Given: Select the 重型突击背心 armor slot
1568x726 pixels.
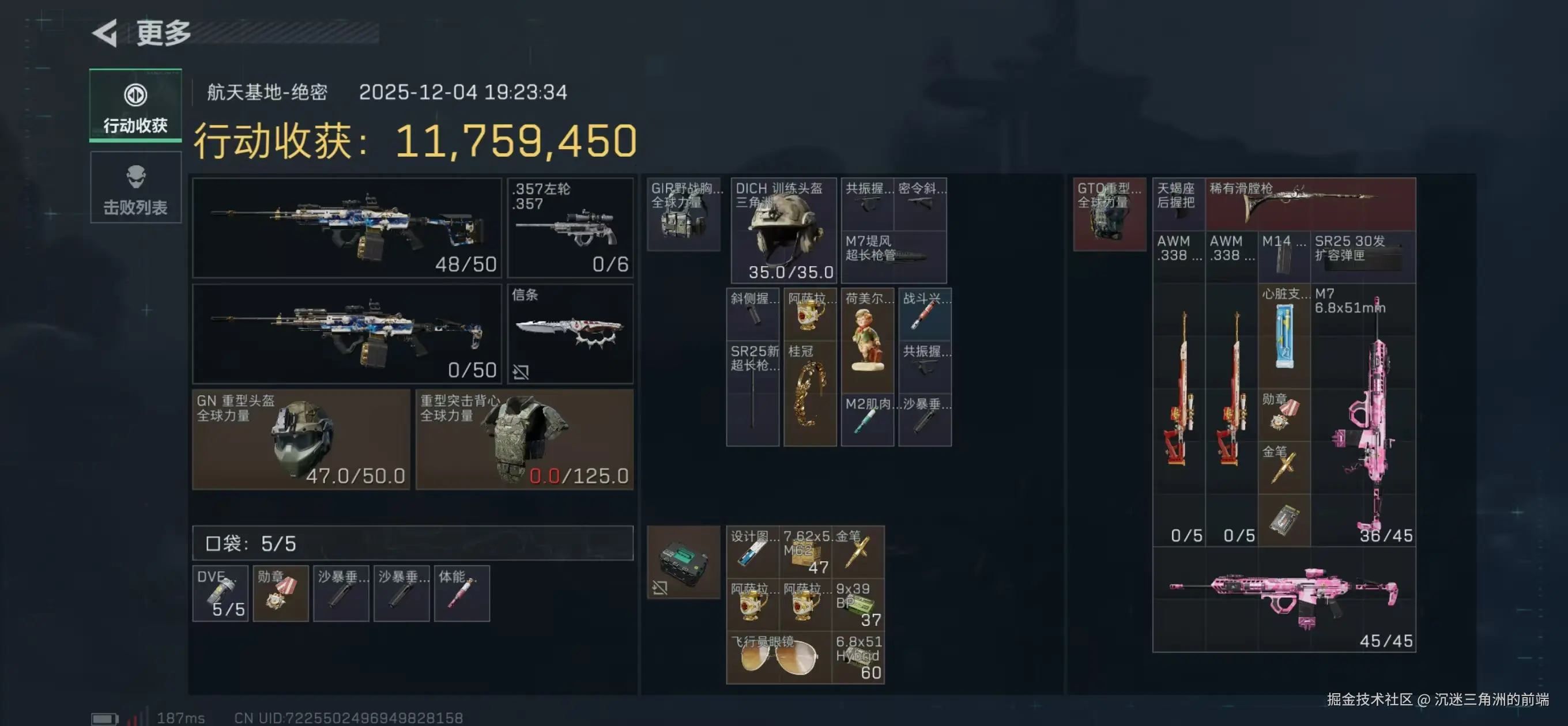Looking at the screenshot, I should click(x=524, y=440).
